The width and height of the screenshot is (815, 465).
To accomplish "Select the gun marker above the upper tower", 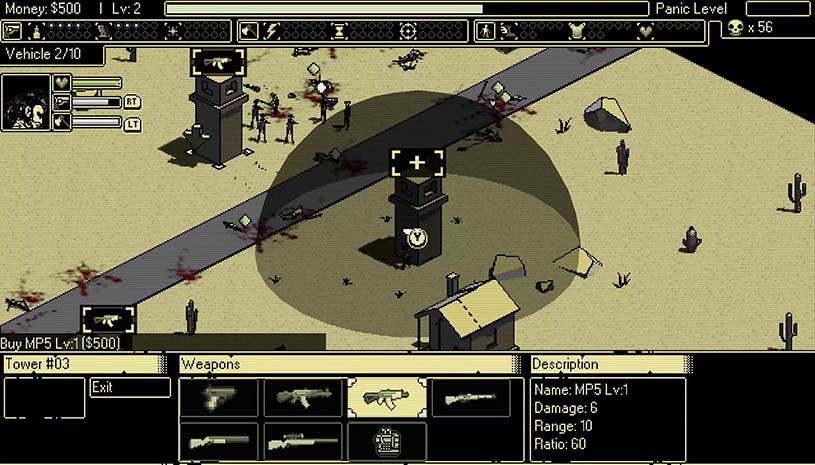I will [219, 61].
